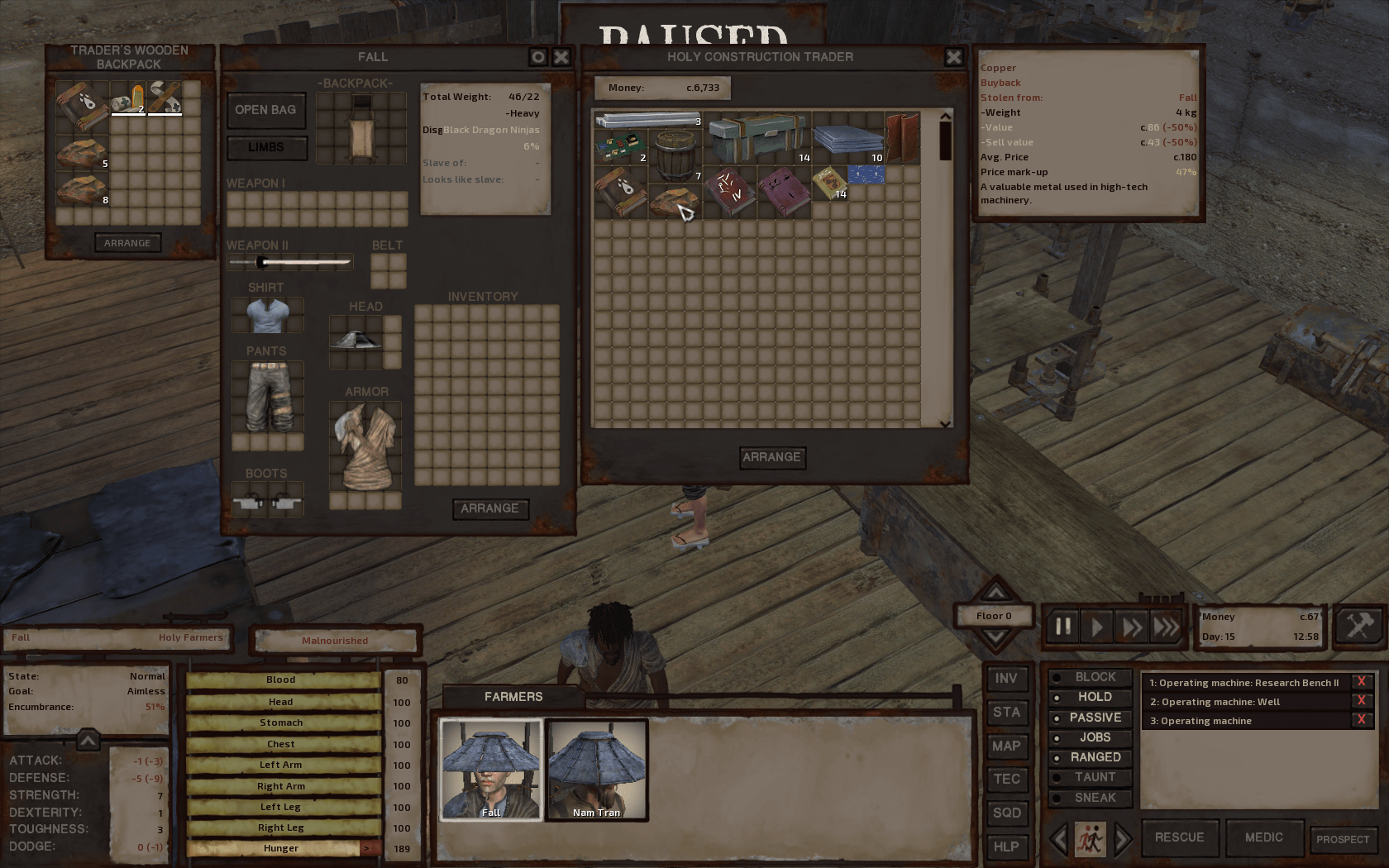
Task: Open the MAP panel
Action: click(x=1007, y=746)
